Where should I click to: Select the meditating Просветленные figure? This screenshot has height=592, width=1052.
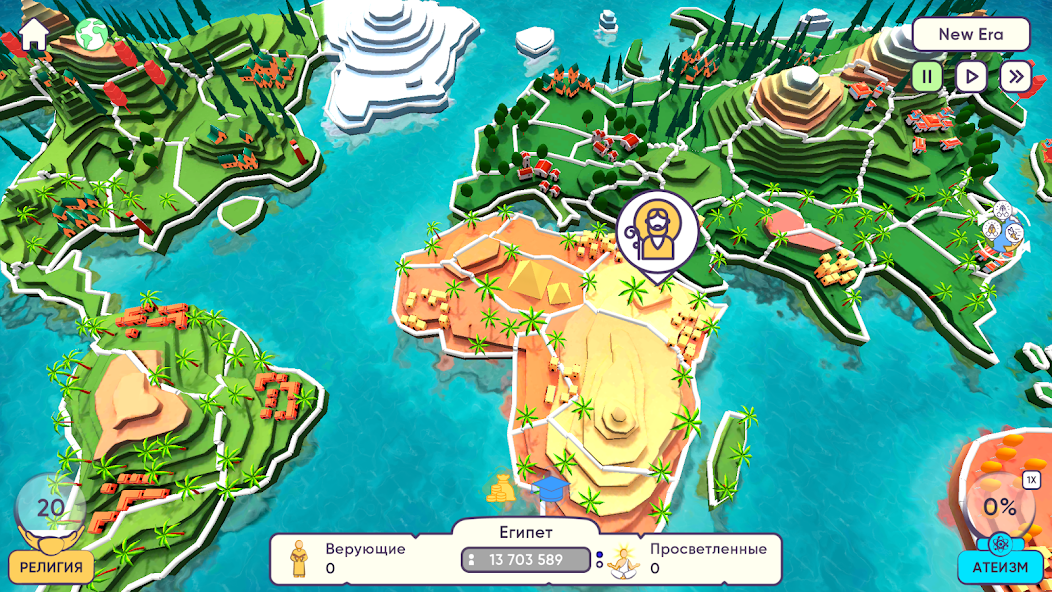pyautogui.click(x=625, y=560)
